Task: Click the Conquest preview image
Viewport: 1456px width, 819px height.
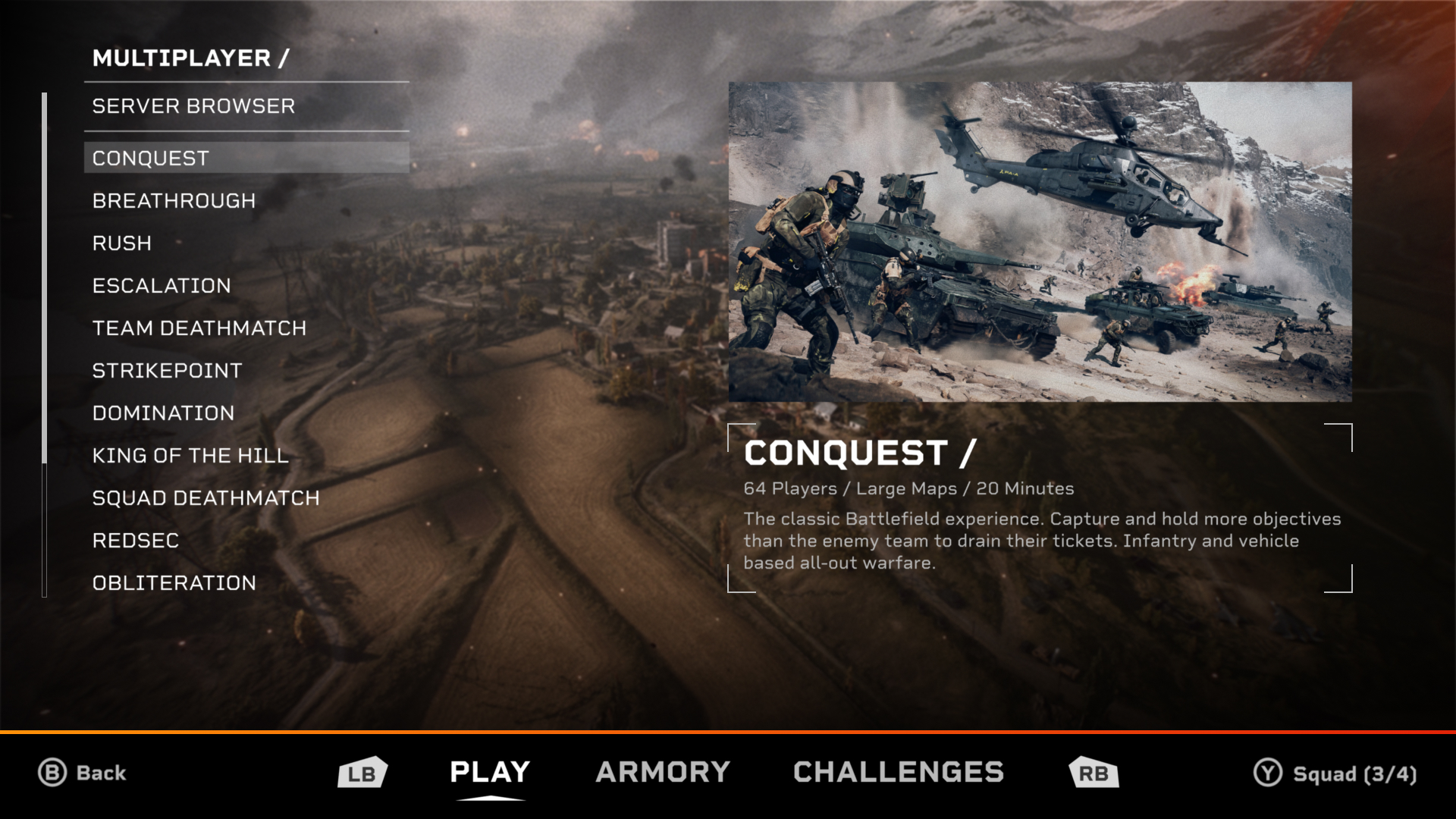Action: click(1040, 241)
